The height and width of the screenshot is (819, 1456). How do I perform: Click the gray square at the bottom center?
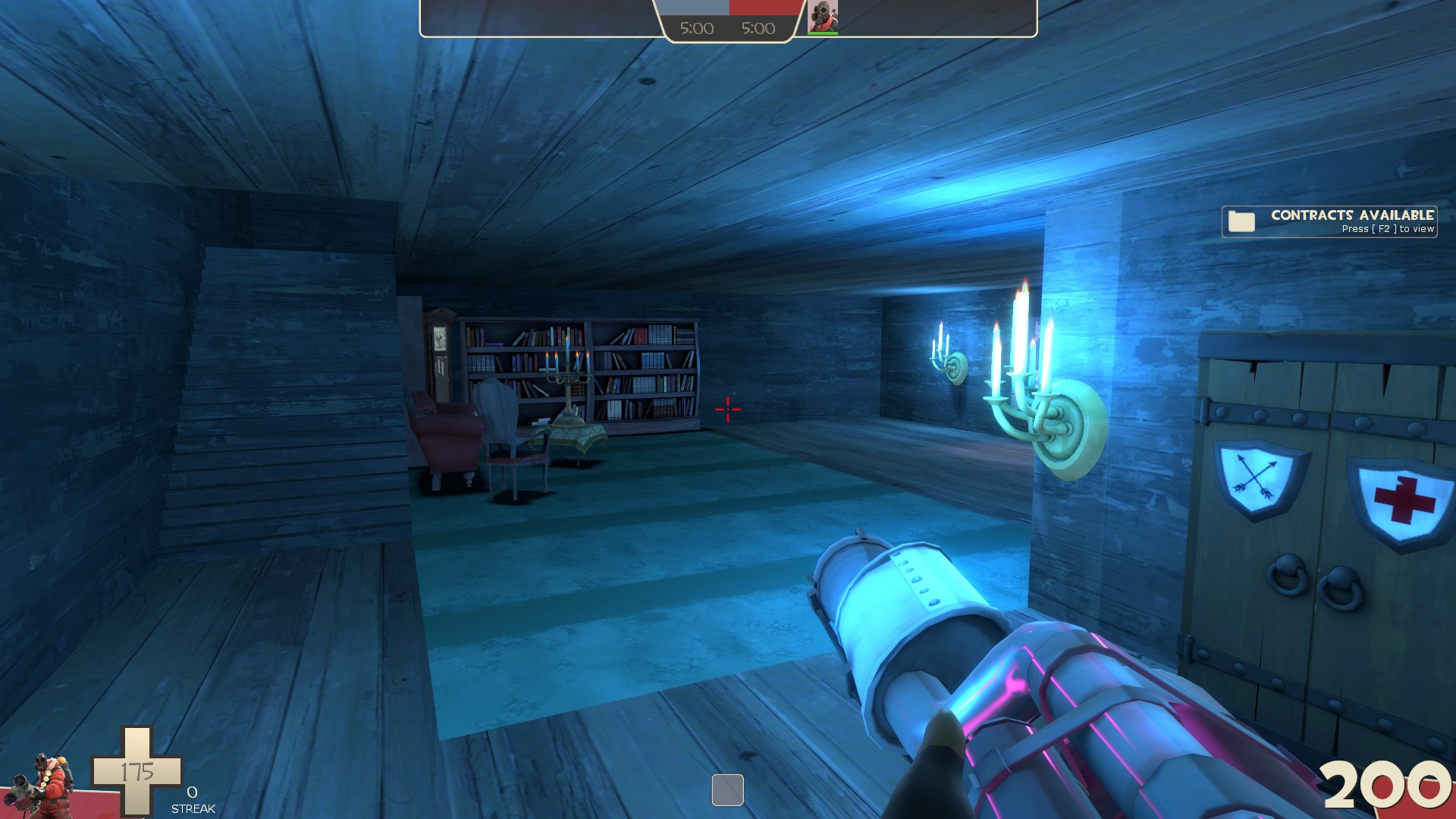(727, 791)
